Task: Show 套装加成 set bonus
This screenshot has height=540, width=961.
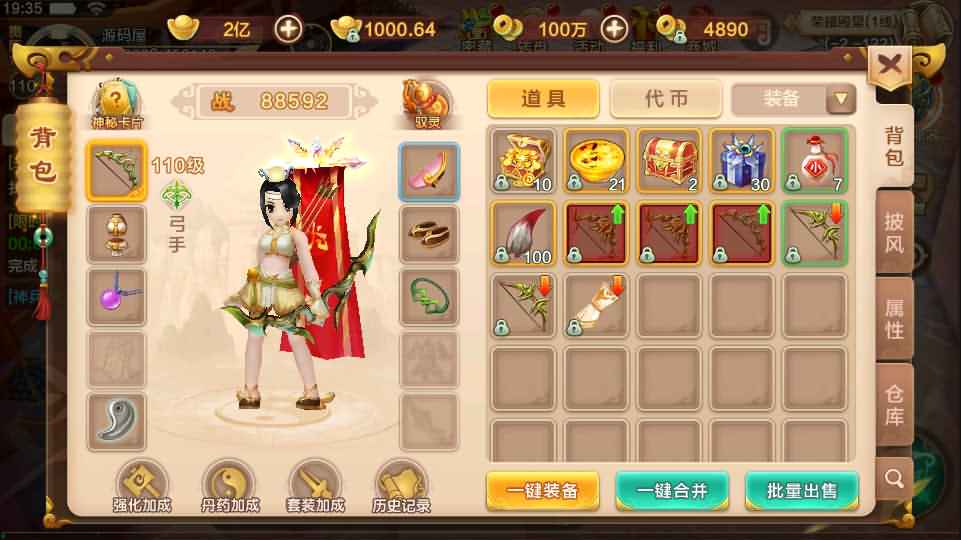Action: coord(315,487)
